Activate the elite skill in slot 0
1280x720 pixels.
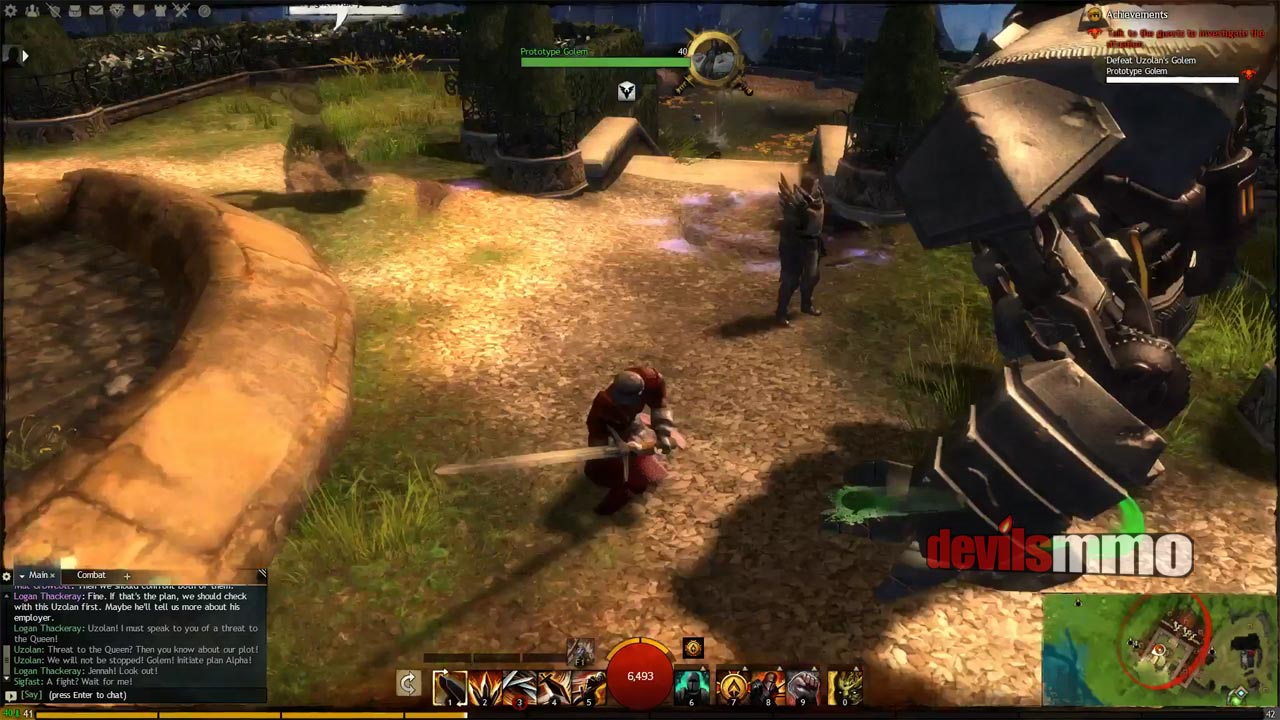[x=846, y=687]
